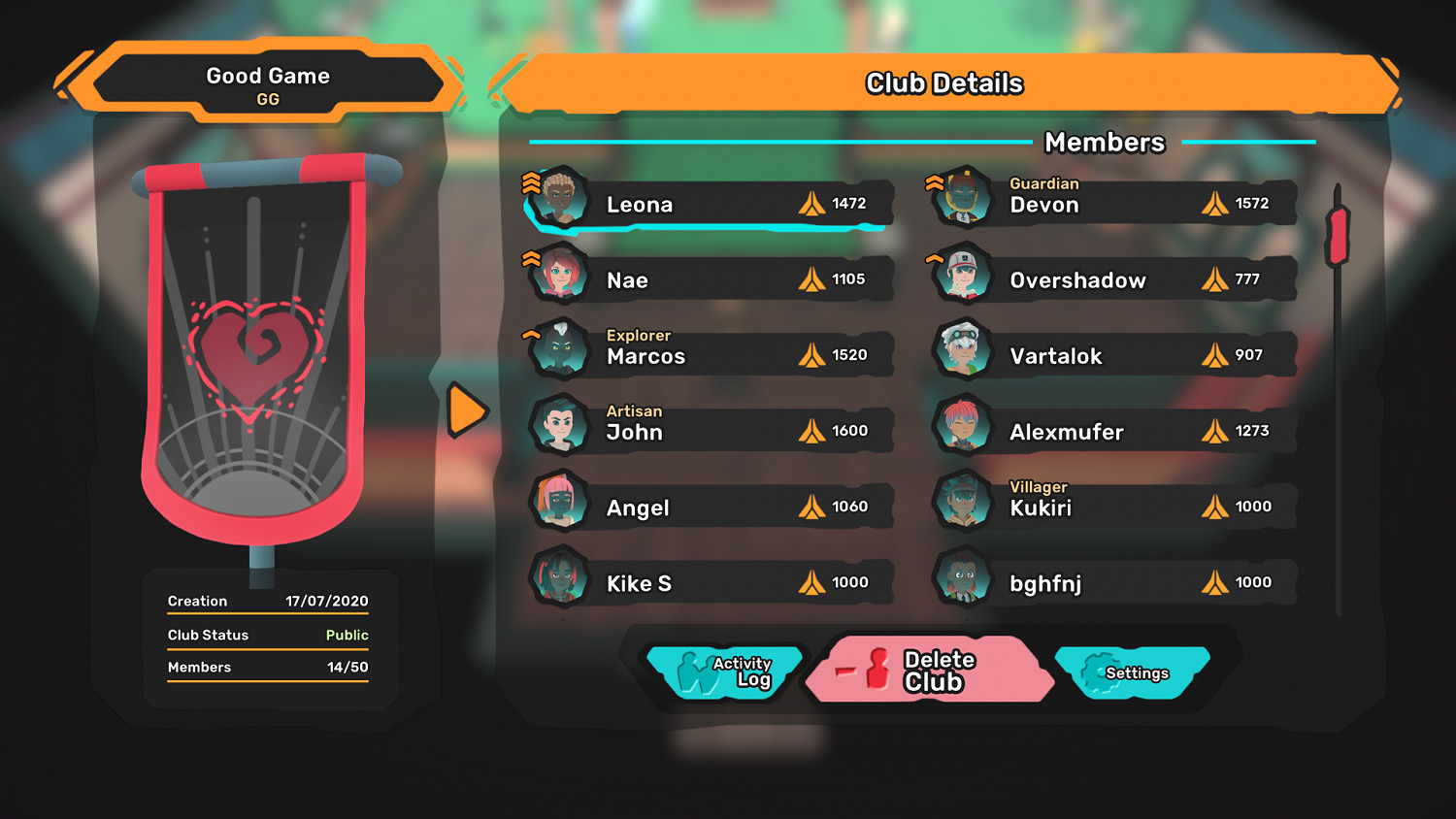The height and width of the screenshot is (819, 1456).
Task: Select Leona's avatar portrait
Action: [561, 199]
